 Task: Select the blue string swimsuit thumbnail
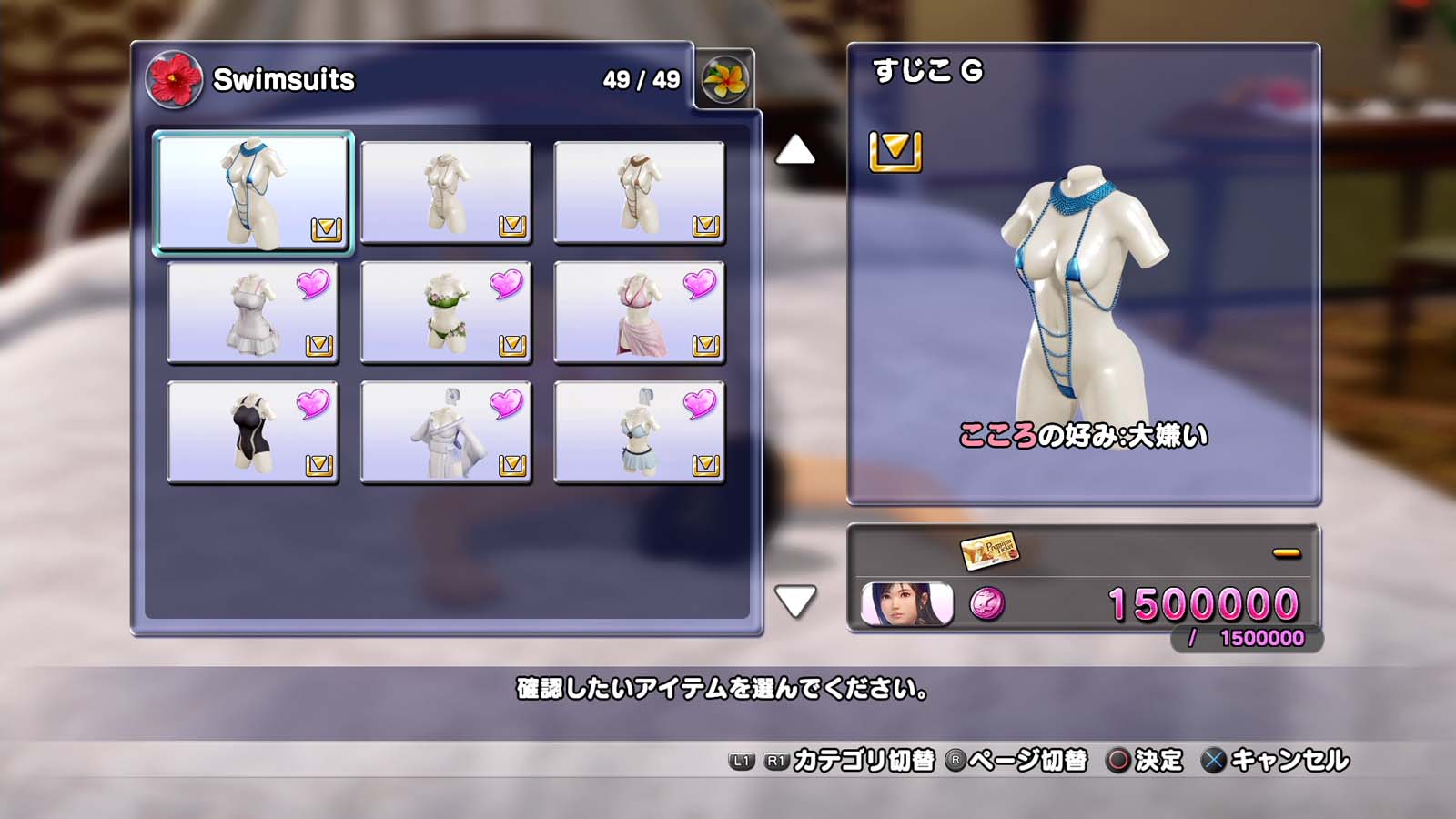click(x=253, y=192)
